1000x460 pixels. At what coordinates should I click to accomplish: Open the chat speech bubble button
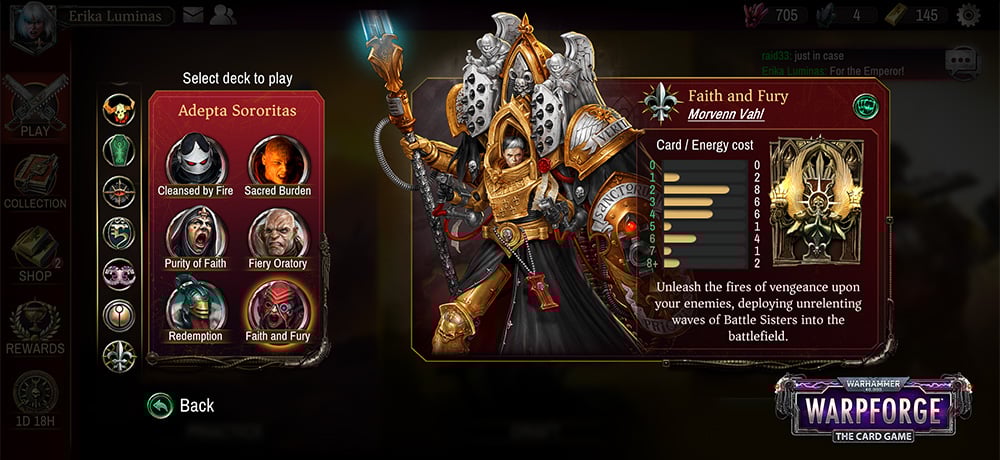click(963, 61)
